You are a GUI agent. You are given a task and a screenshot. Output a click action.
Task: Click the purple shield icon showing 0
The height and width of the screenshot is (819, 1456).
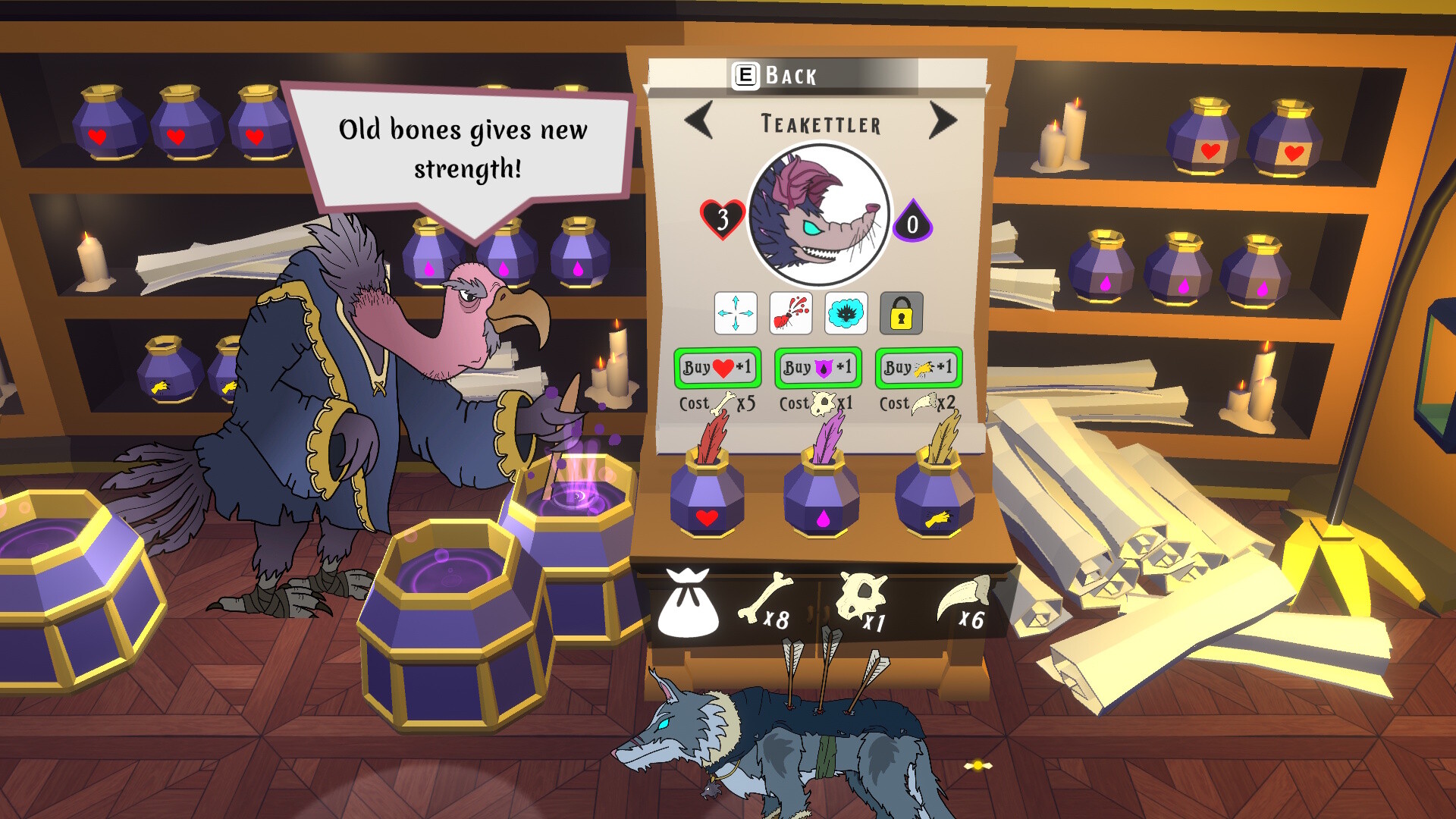click(x=915, y=220)
